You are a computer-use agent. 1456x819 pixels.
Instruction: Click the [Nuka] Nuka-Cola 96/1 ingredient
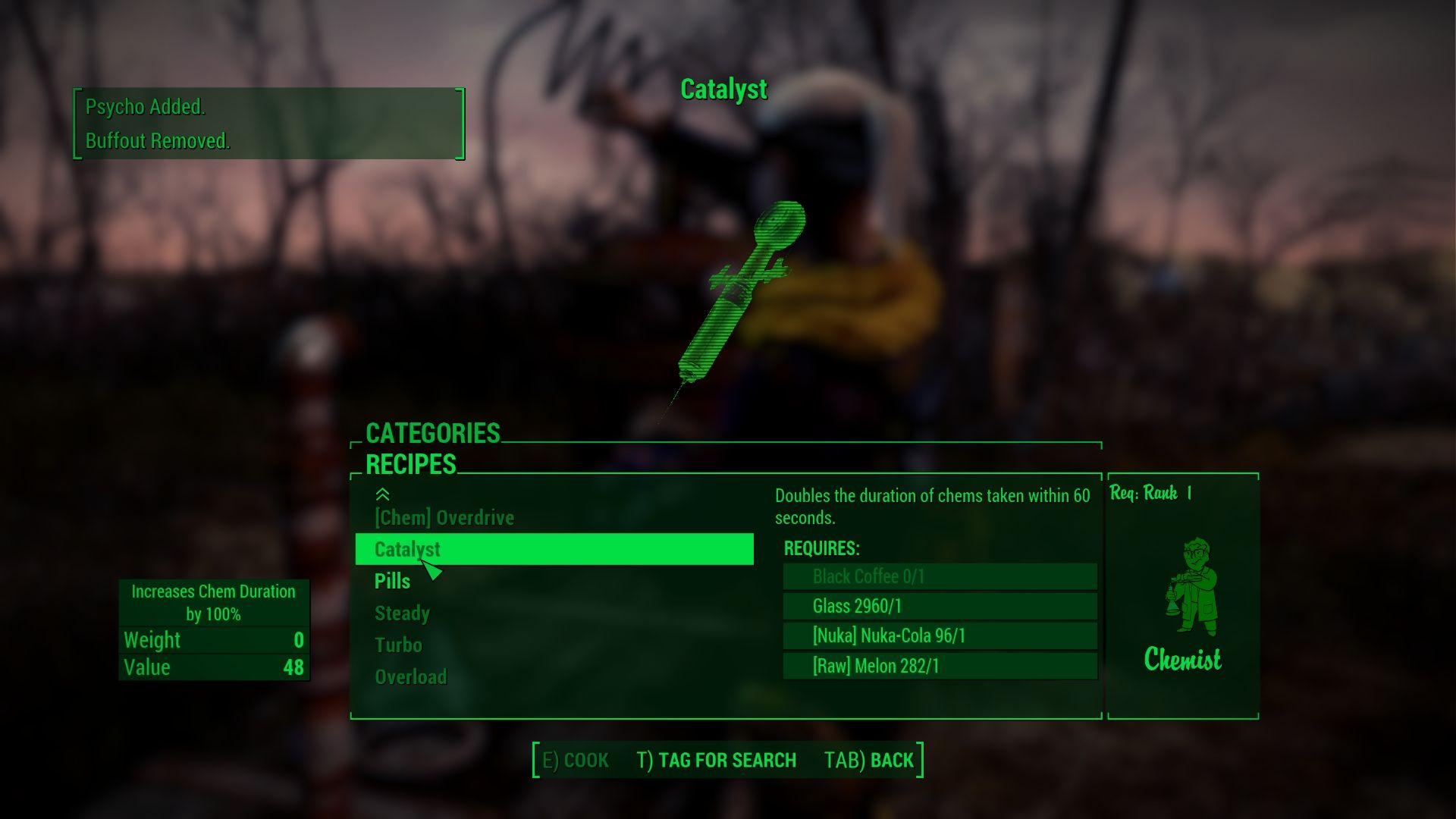938,636
